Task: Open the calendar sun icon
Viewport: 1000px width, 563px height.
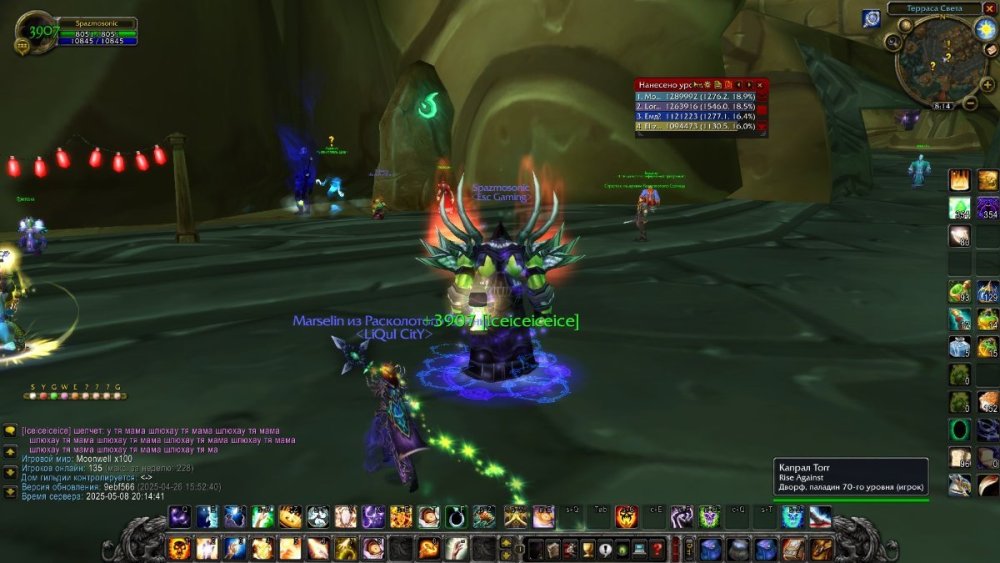Action: pyautogui.click(x=986, y=28)
